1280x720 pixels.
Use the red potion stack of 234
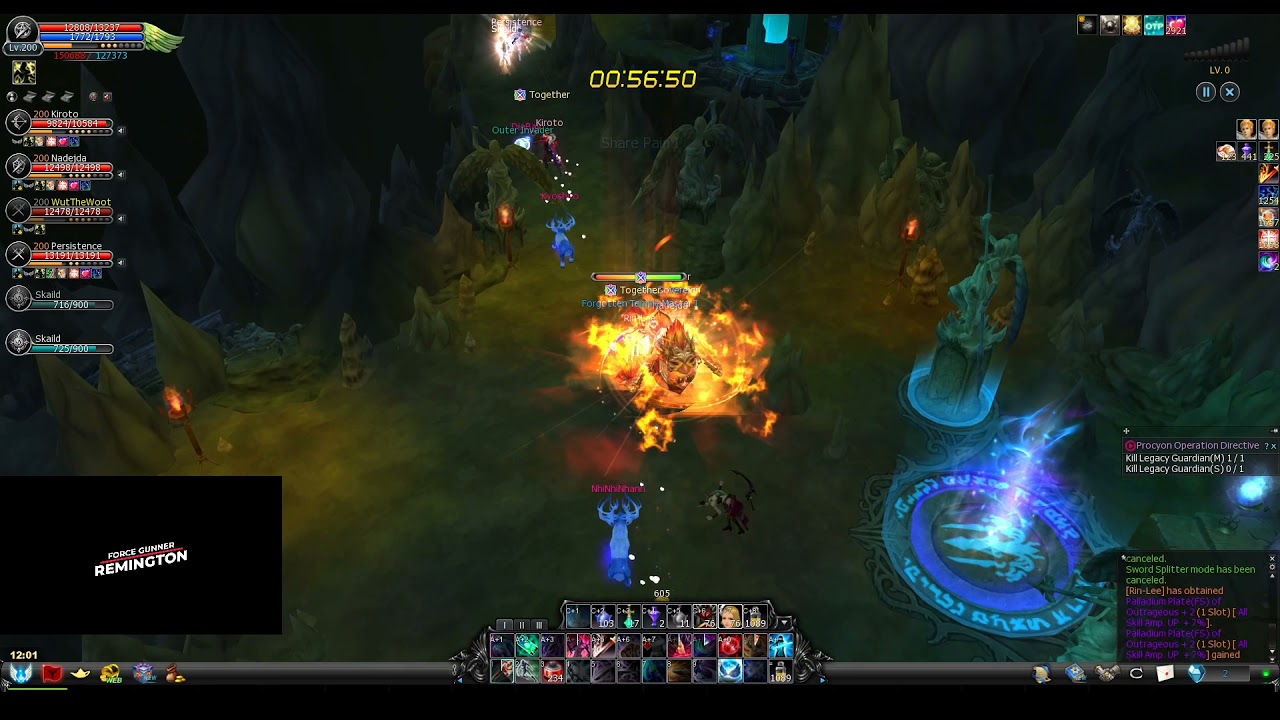[x=552, y=671]
